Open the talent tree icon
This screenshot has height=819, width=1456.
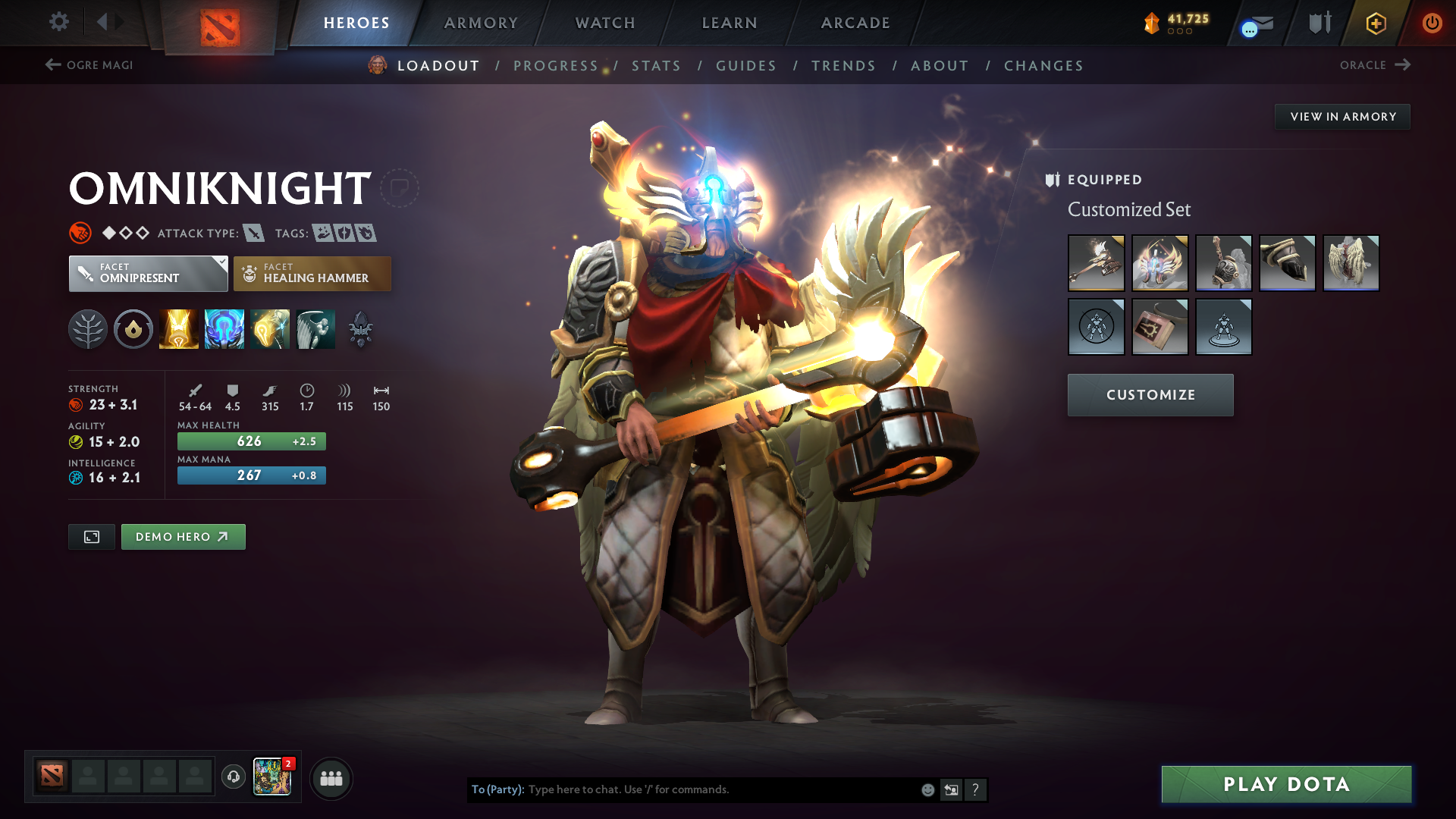tap(88, 328)
